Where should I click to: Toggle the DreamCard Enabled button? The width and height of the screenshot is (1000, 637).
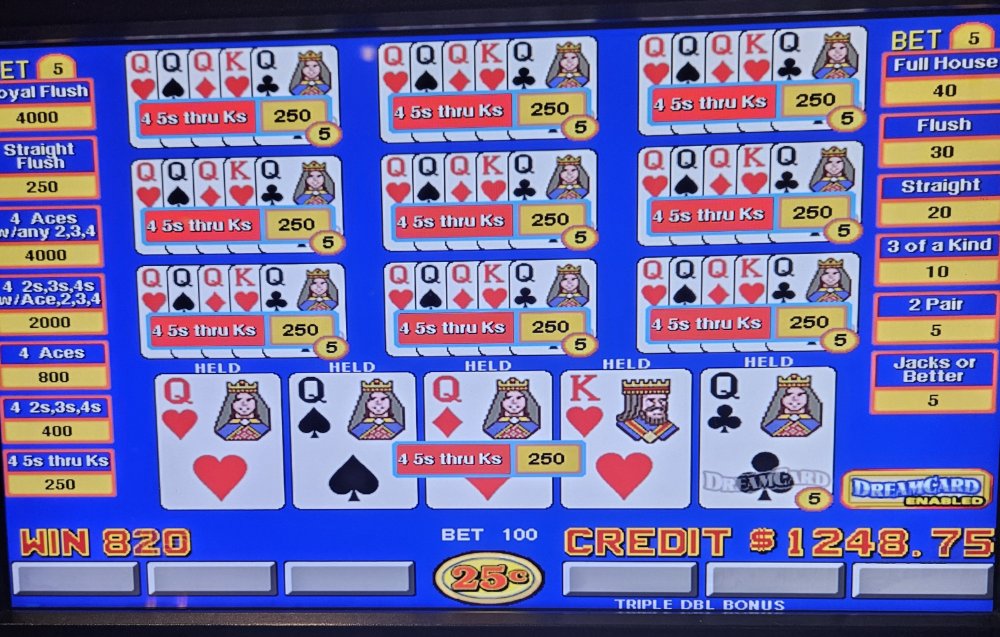point(916,489)
